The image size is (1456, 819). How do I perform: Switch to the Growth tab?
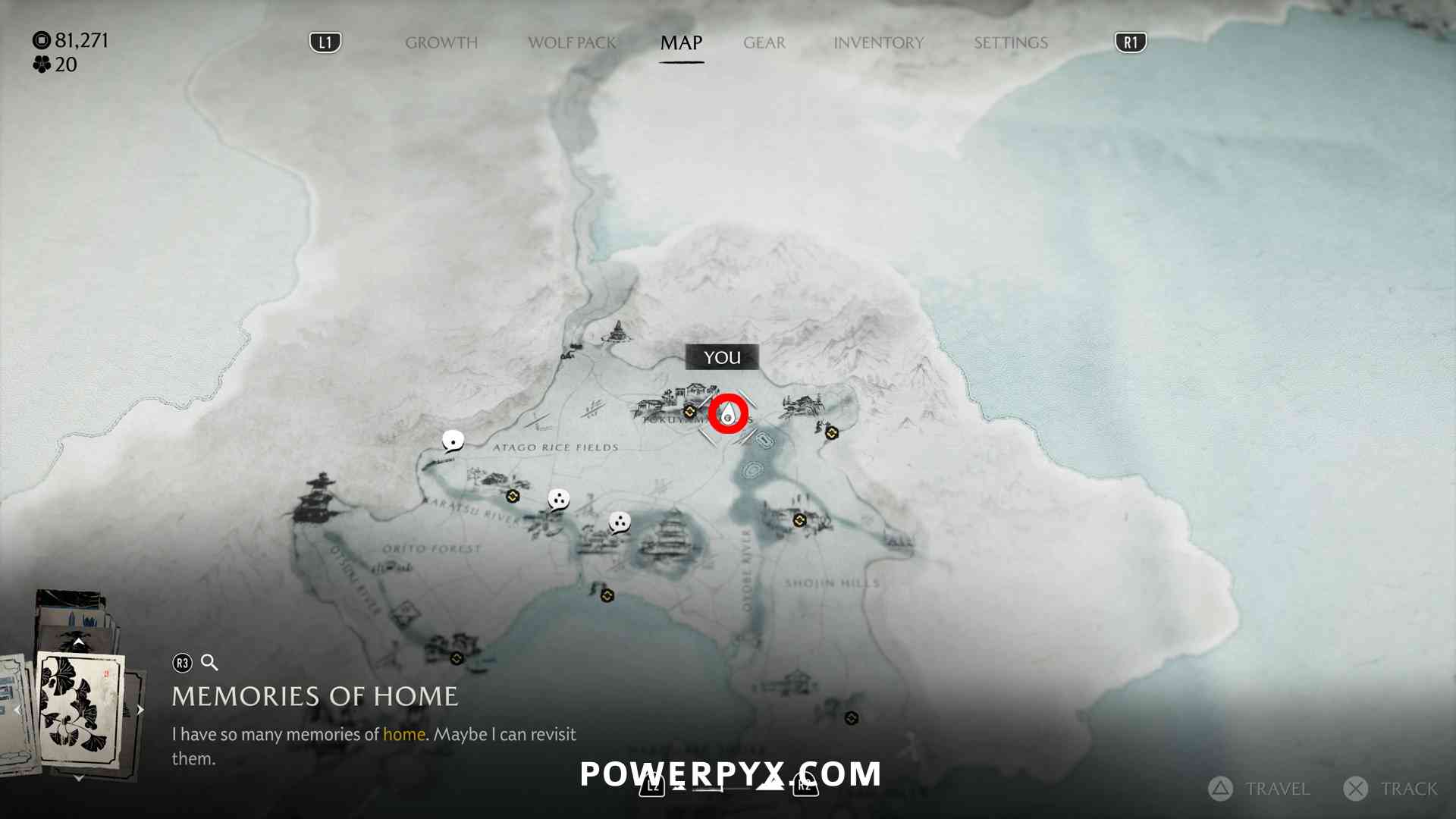pyautogui.click(x=441, y=42)
